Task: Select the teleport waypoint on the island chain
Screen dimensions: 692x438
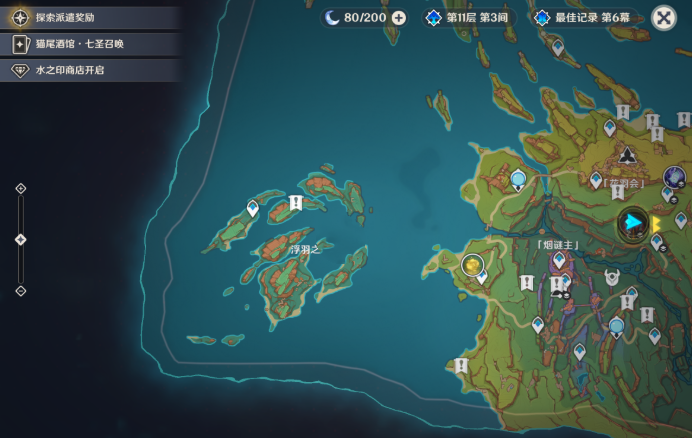Action: click(253, 207)
